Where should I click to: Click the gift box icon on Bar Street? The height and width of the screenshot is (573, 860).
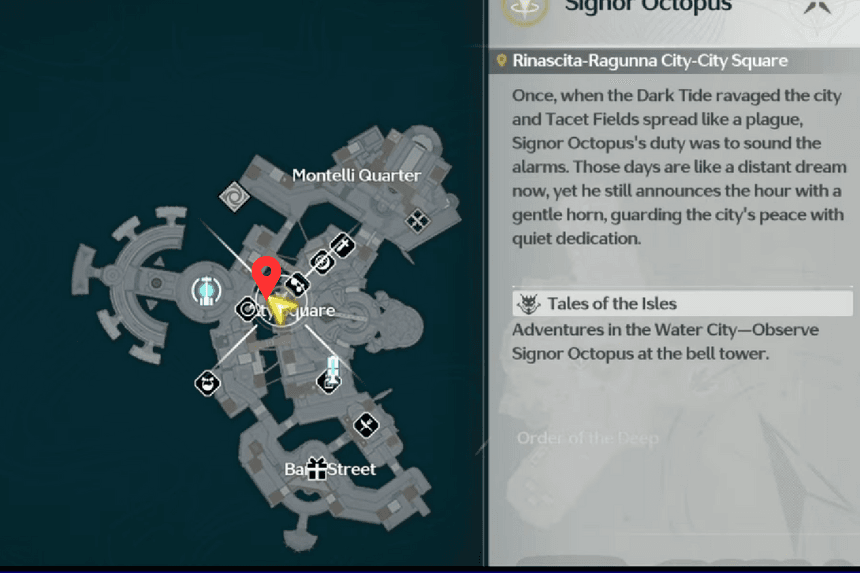317,468
